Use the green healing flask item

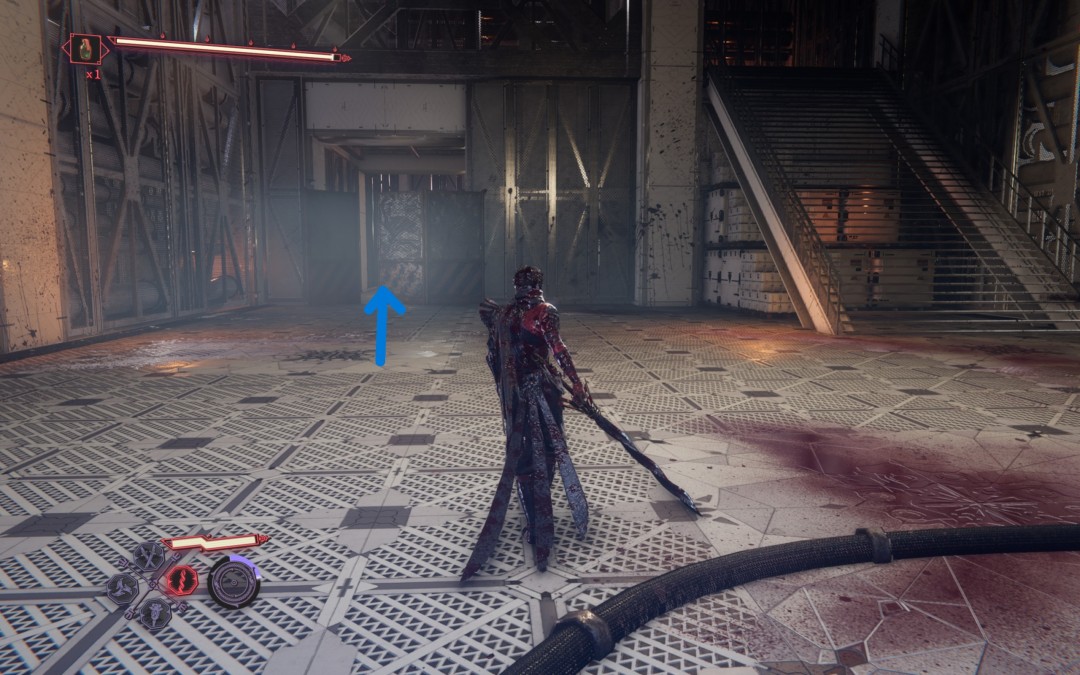[82, 47]
